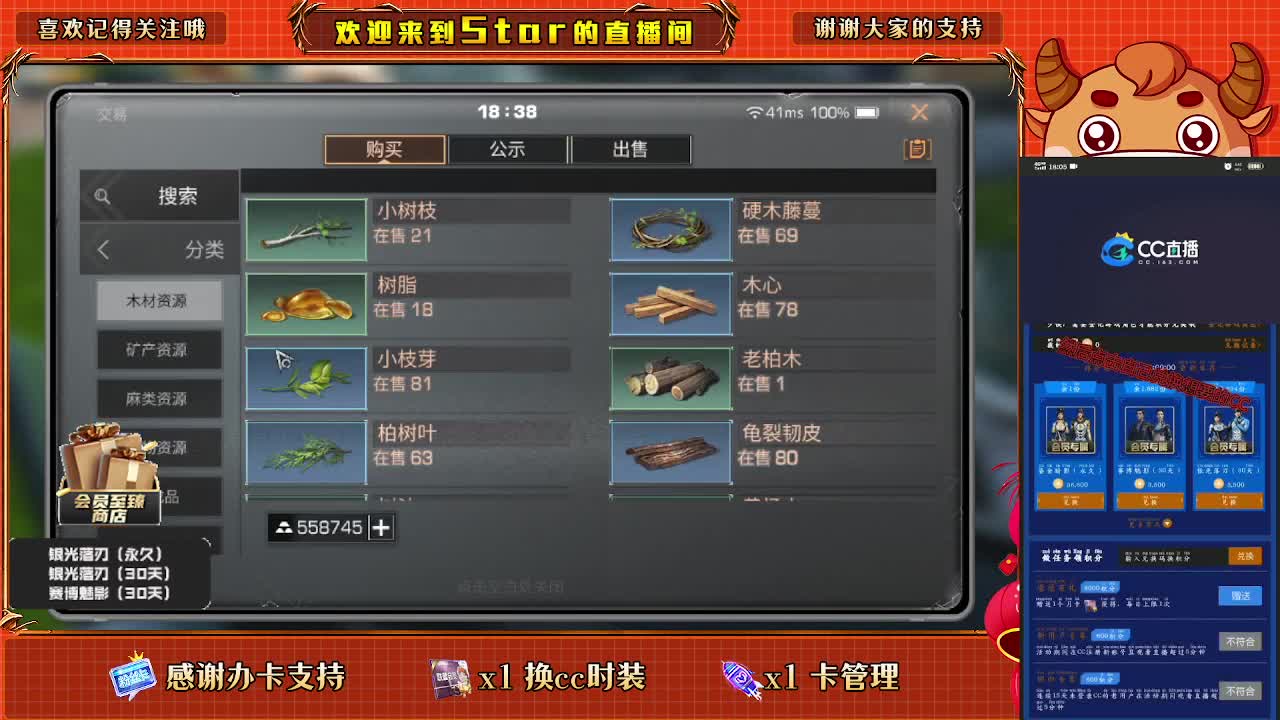The height and width of the screenshot is (720, 1280).
Task: Switch to the 出售 tab
Action: (x=632, y=149)
